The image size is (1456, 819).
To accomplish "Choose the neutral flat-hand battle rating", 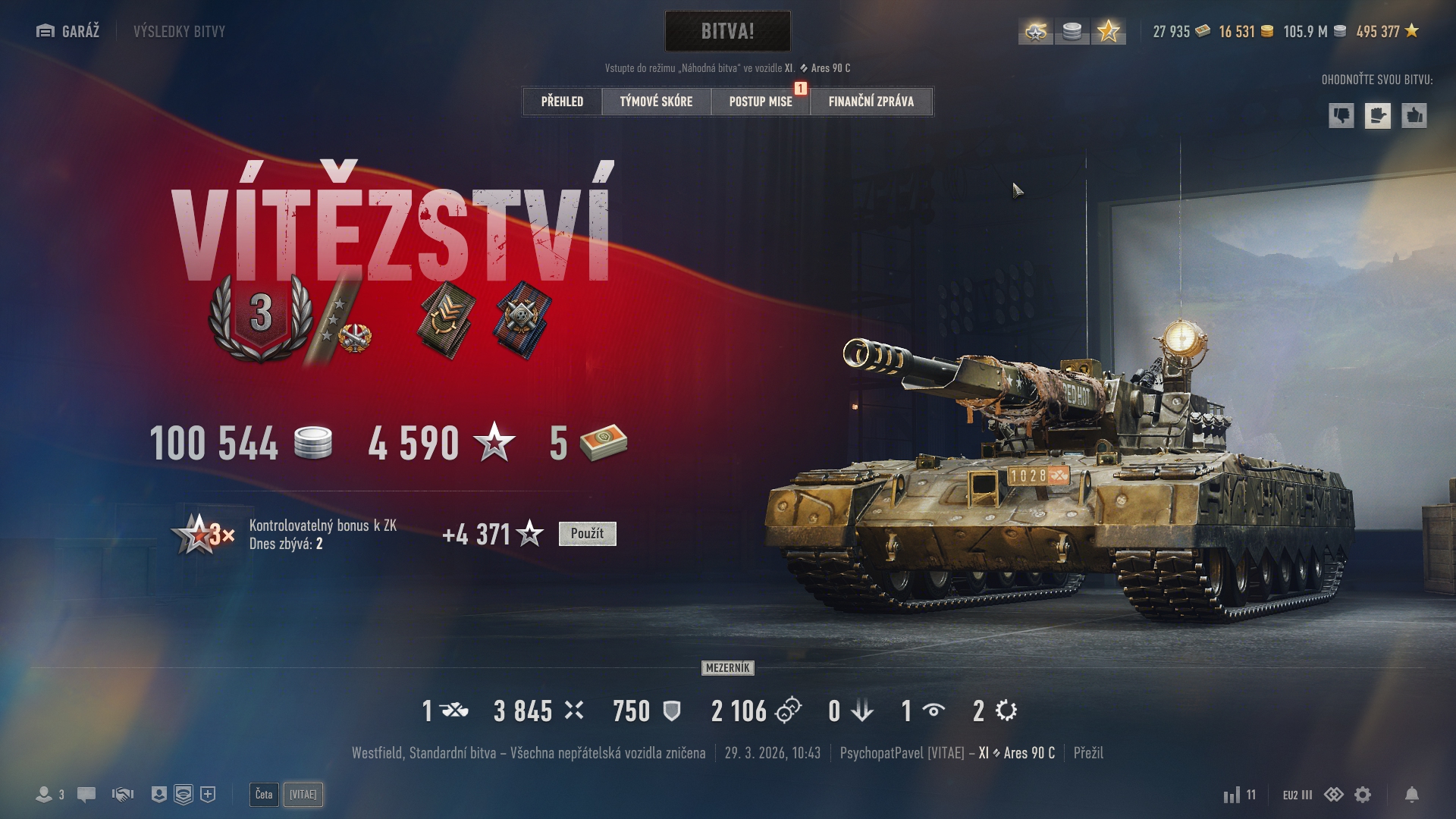I will [x=1378, y=116].
